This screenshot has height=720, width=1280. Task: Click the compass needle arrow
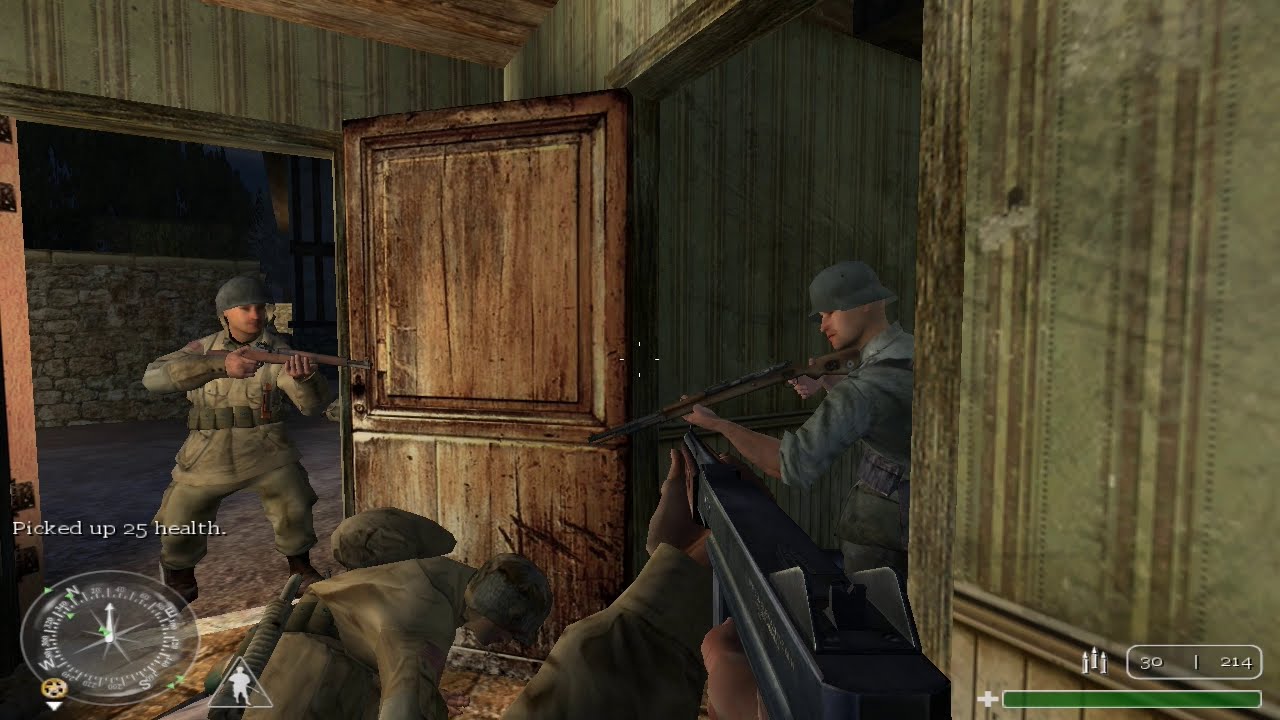[x=110, y=612]
